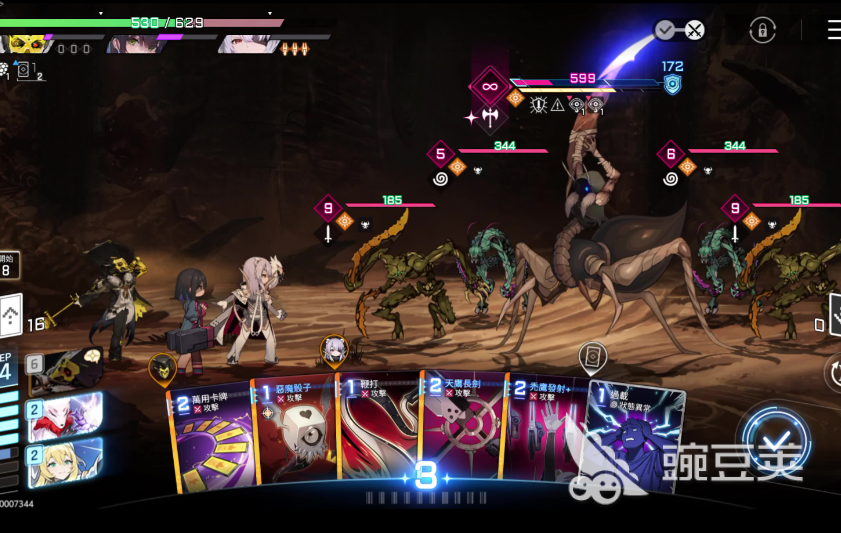Use the blonde girl cost 2 skill
The width and height of the screenshot is (841, 533).
point(65,460)
